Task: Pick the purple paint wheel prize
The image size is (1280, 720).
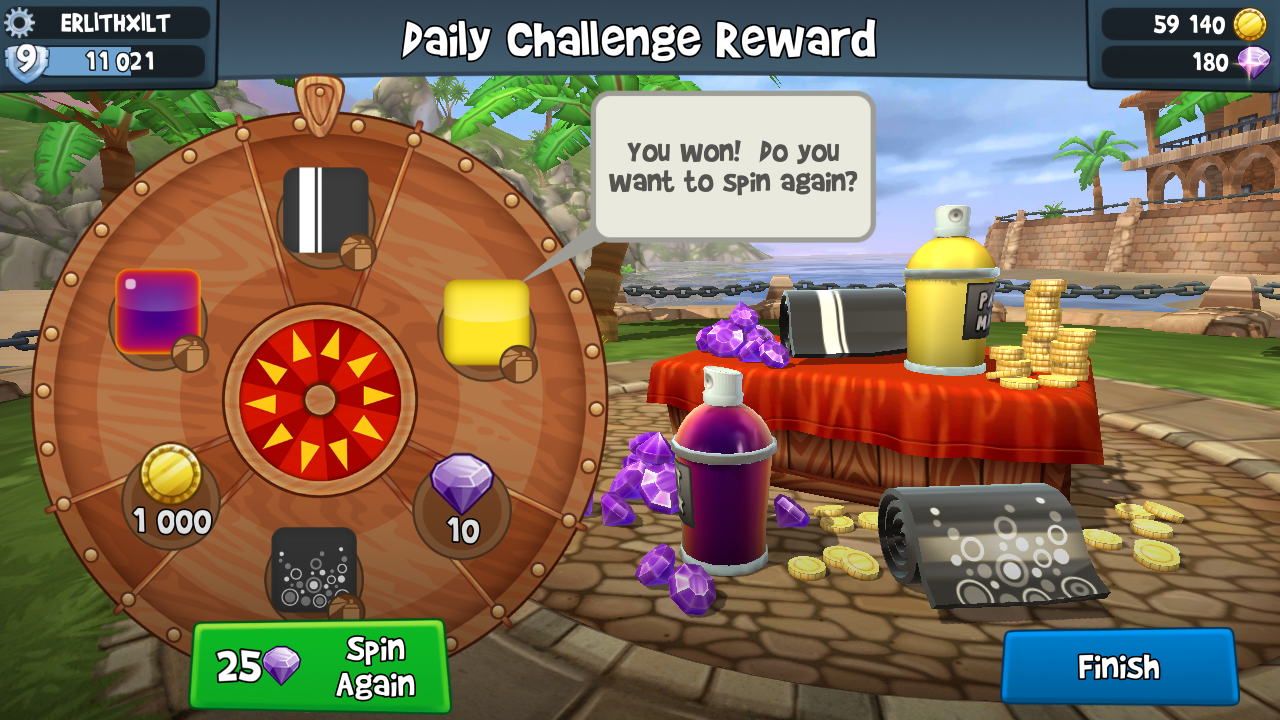Action: 158,312
